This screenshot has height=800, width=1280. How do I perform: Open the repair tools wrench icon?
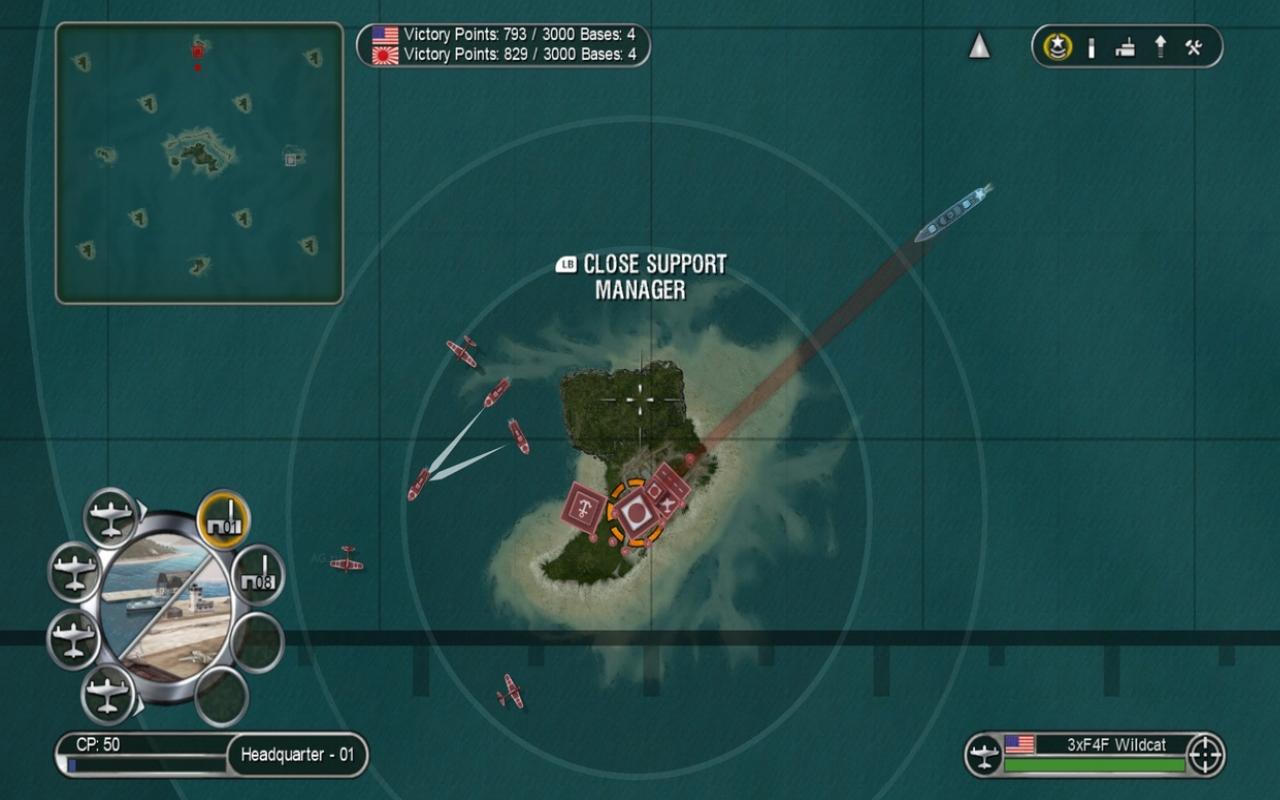click(x=1193, y=46)
